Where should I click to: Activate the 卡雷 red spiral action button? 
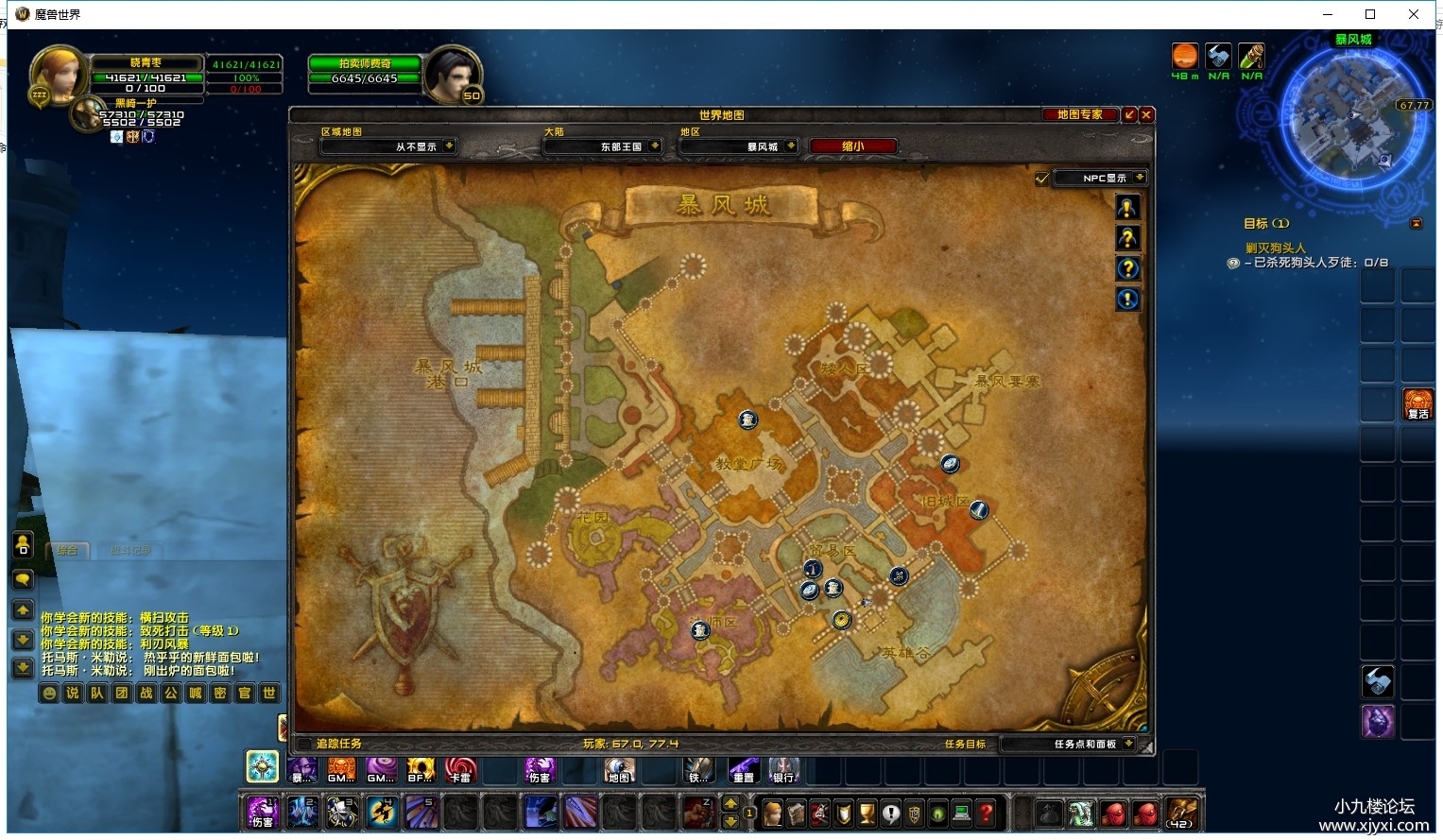460,770
